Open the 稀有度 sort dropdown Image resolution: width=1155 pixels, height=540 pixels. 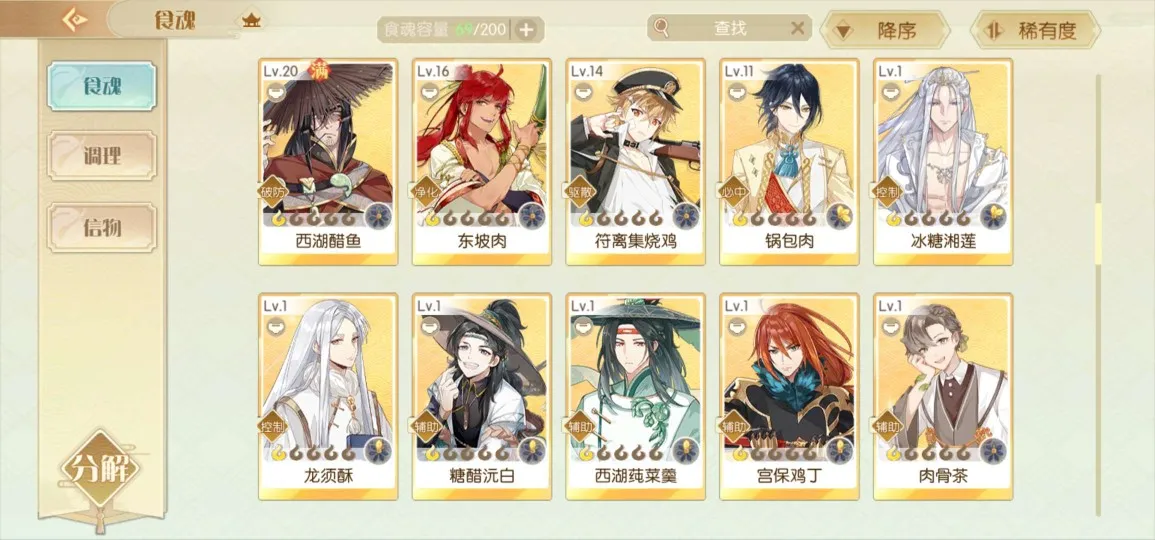1034,30
